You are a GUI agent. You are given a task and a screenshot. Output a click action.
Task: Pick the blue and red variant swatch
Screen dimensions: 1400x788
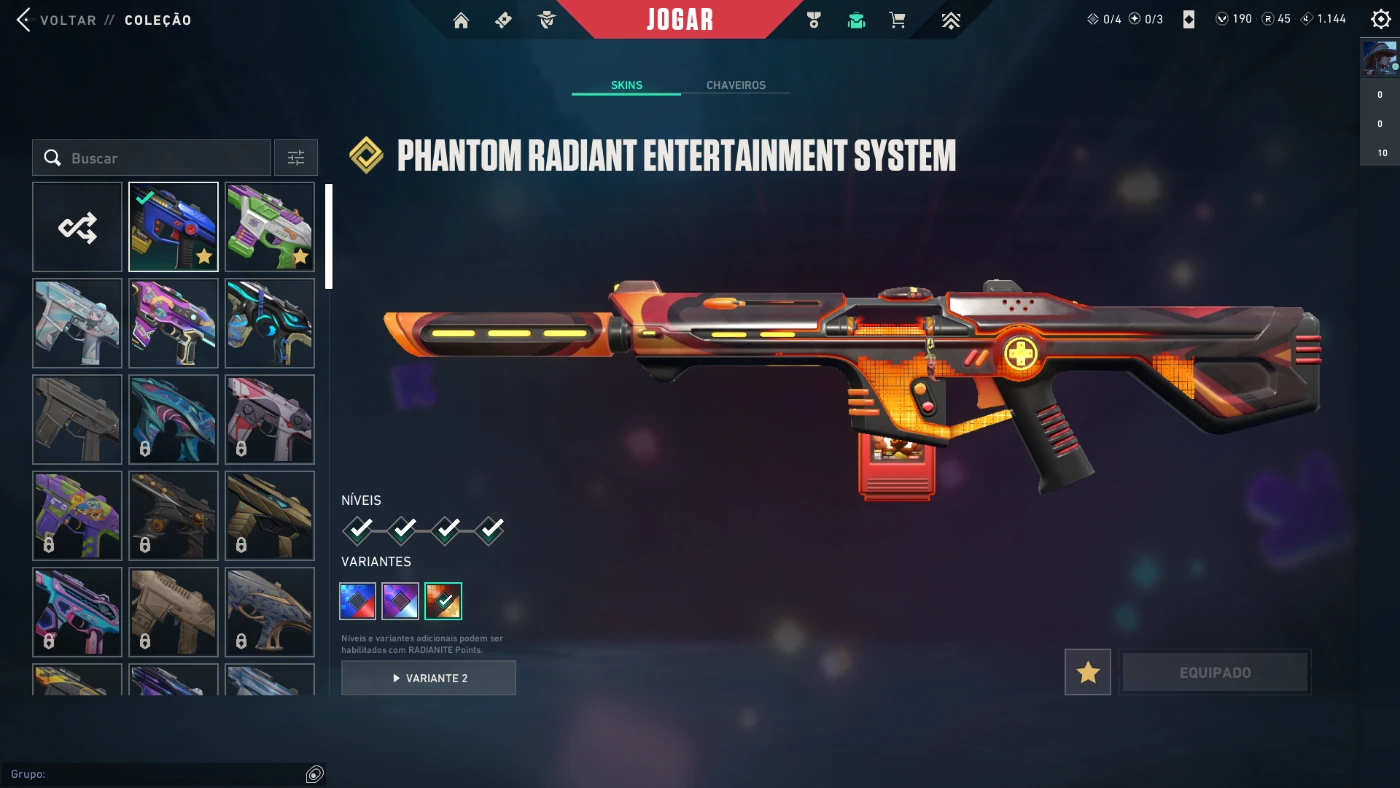[358, 601]
